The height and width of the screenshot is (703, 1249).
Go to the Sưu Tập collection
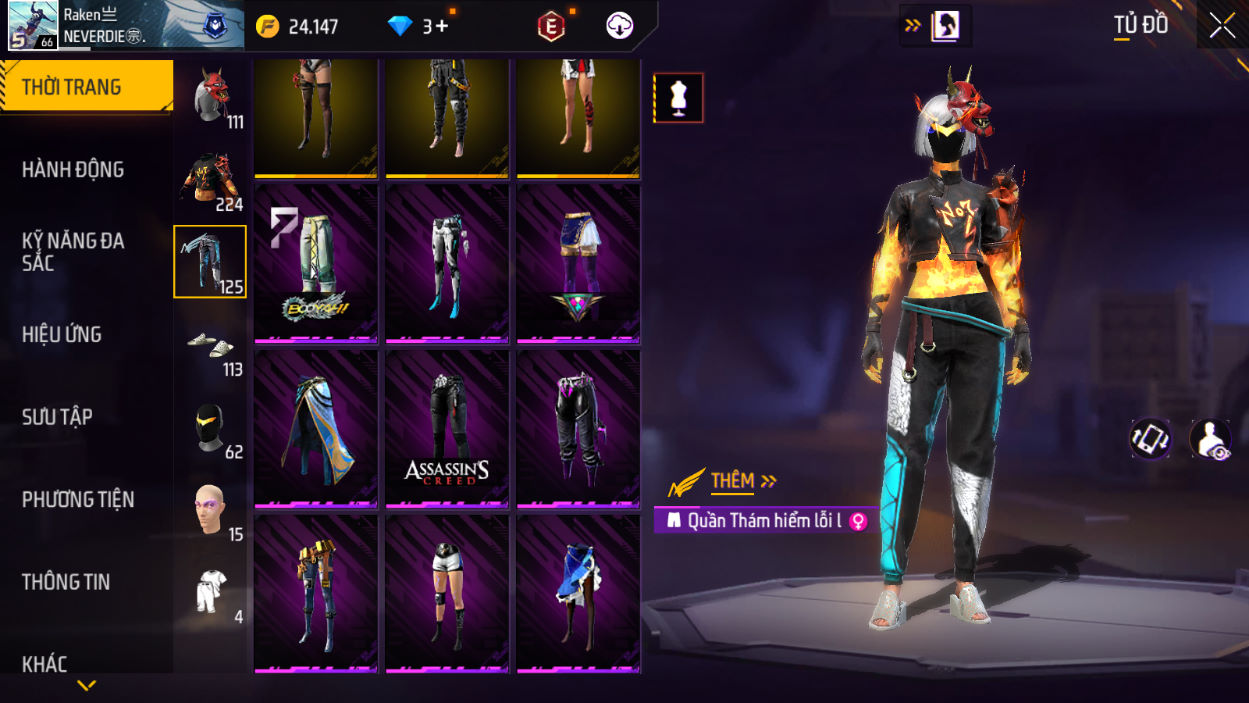[x=57, y=417]
